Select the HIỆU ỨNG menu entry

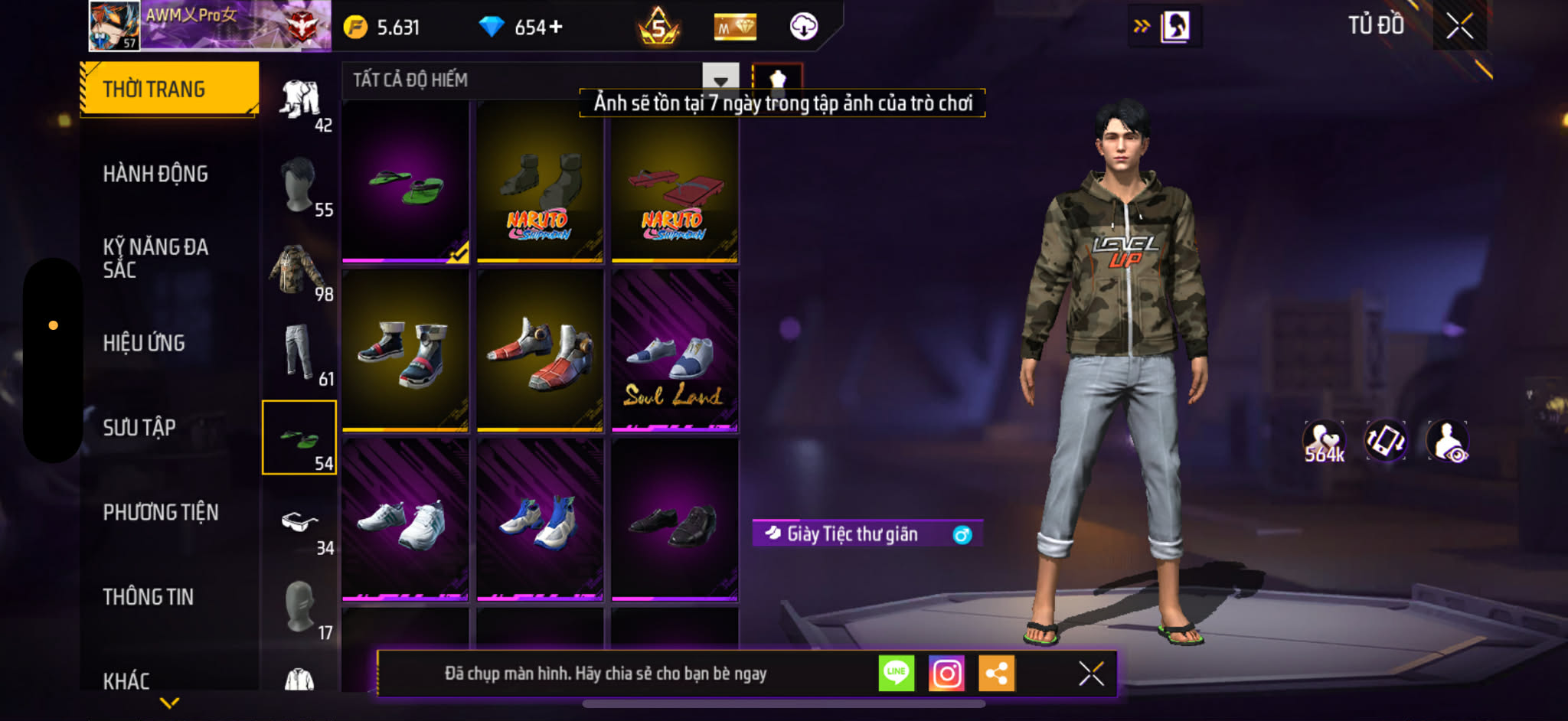coord(144,343)
